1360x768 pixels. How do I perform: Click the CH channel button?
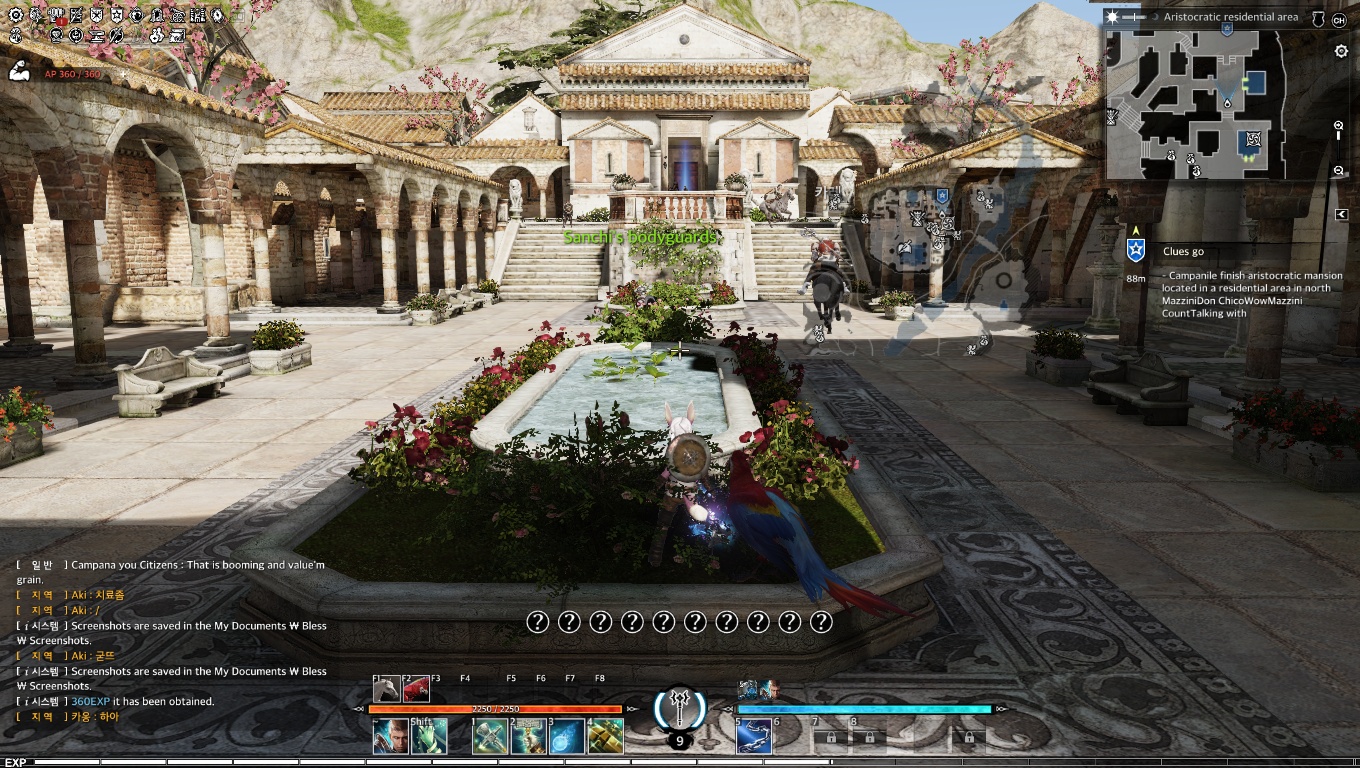point(1339,19)
